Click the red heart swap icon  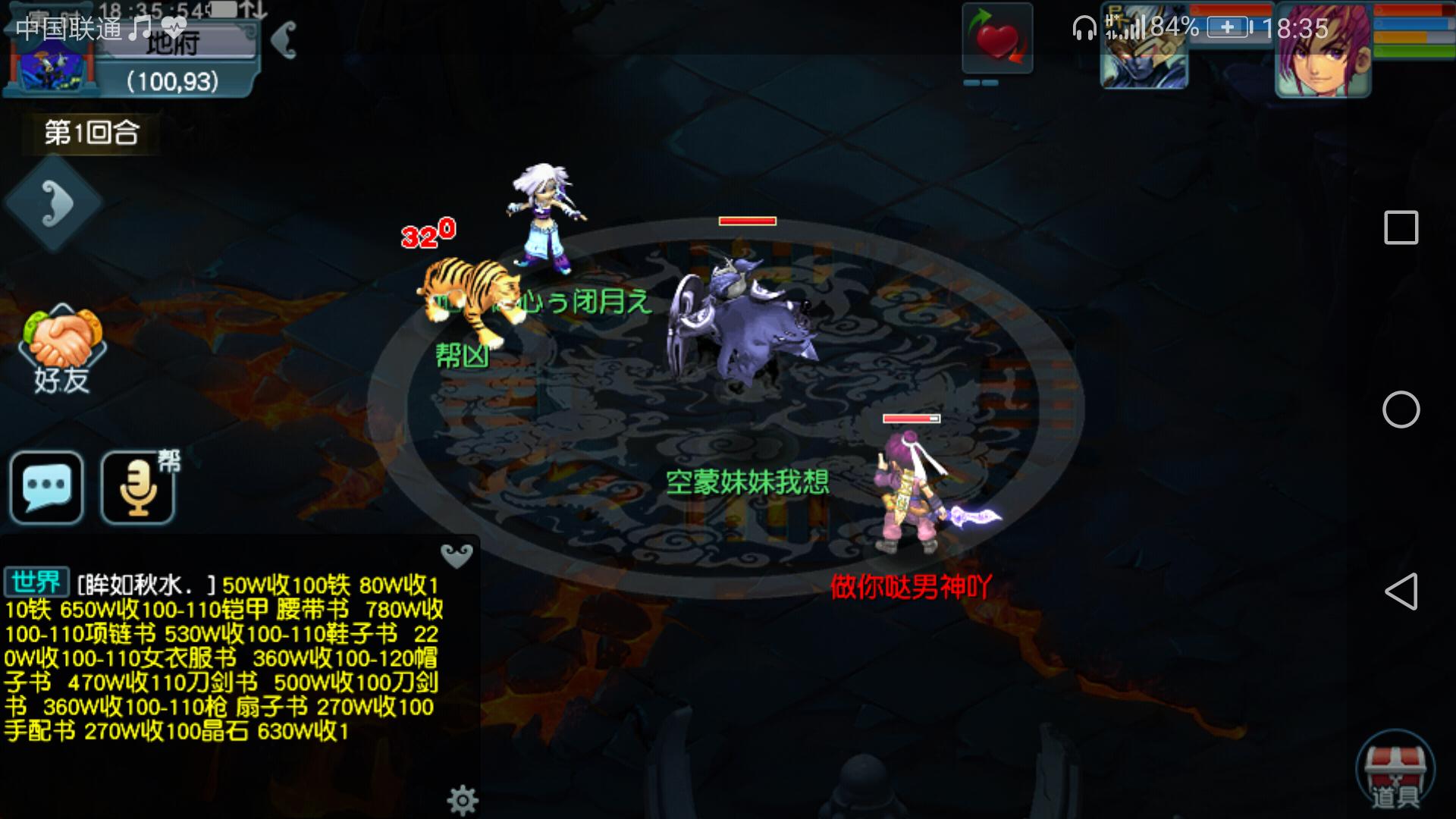[997, 39]
